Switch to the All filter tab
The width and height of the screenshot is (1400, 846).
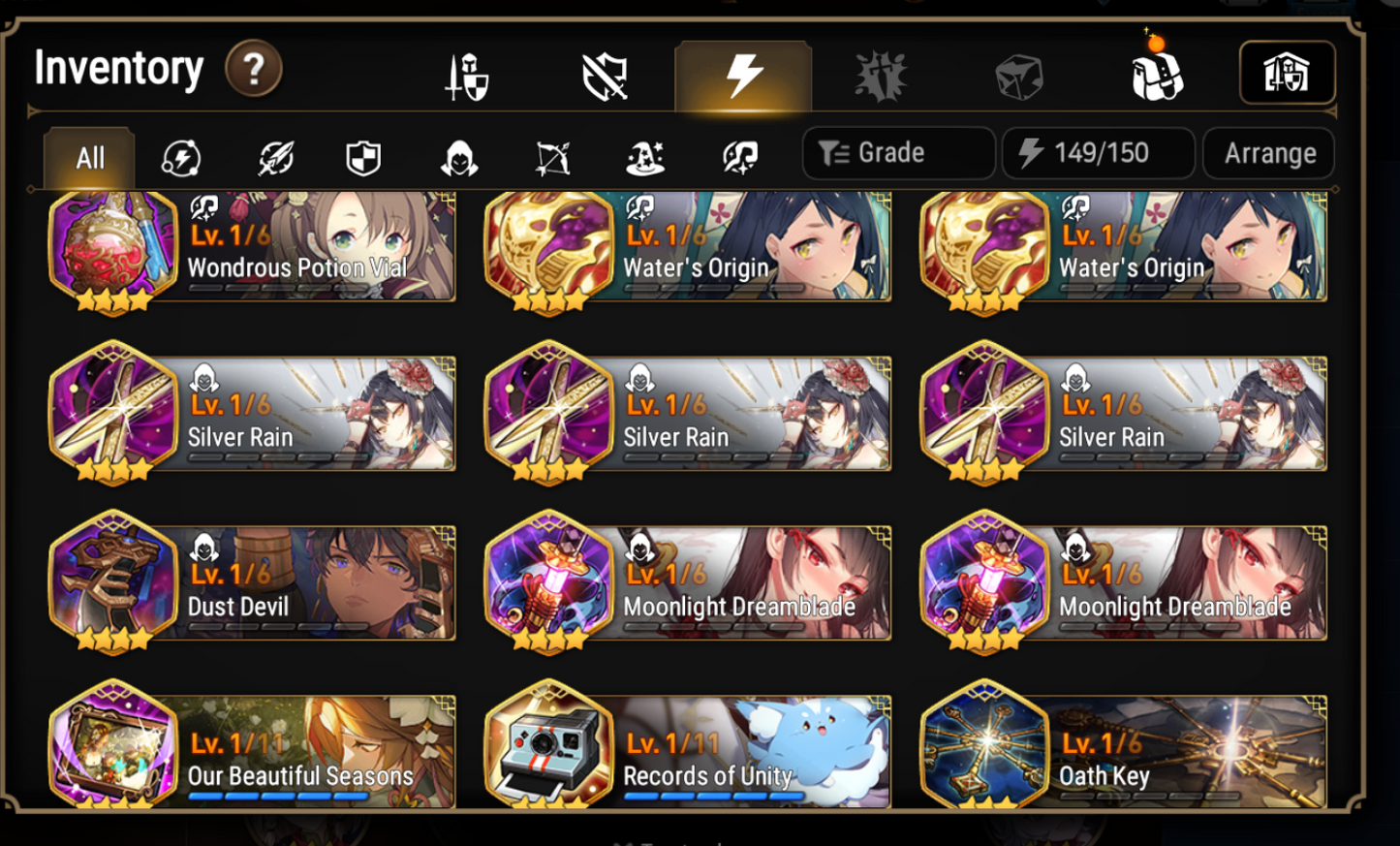click(x=87, y=159)
